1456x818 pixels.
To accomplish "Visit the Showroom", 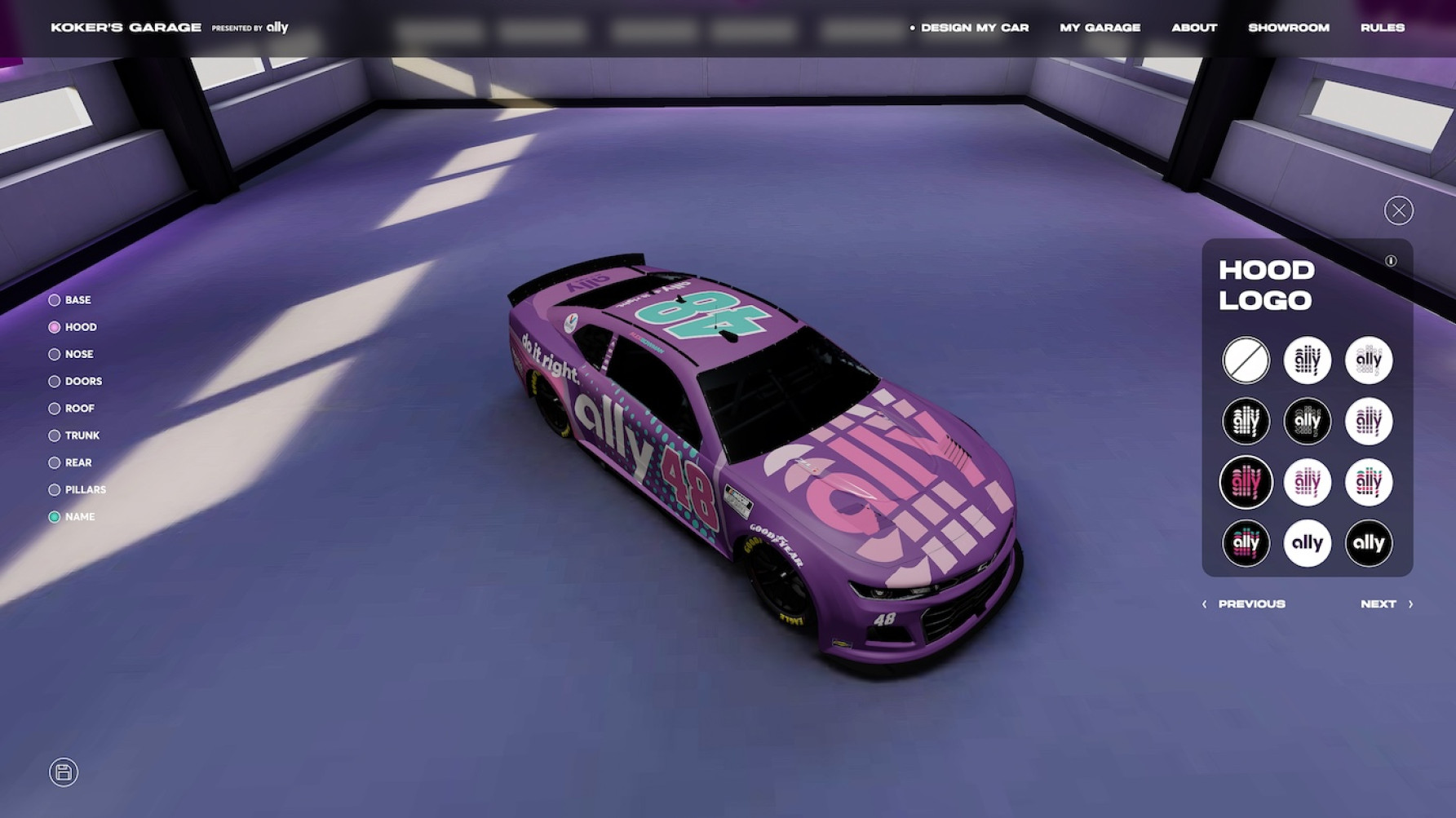I will click(1288, 28).
